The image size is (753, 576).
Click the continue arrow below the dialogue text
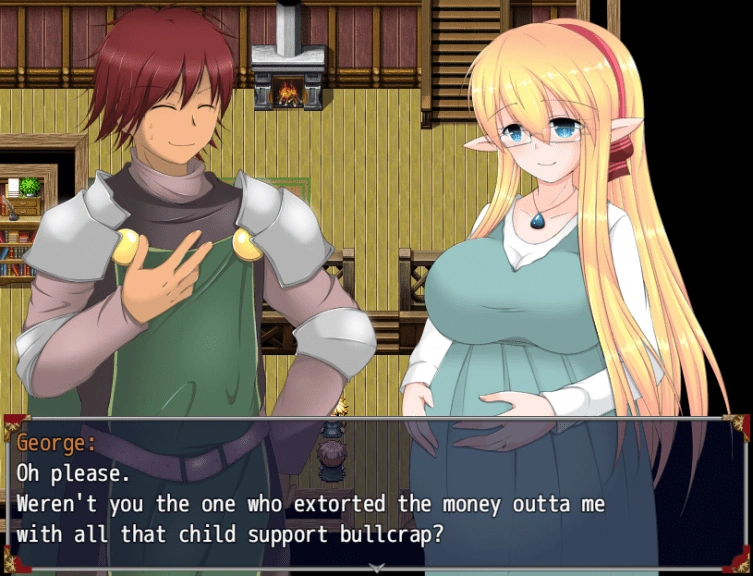(x=376, y=568)
